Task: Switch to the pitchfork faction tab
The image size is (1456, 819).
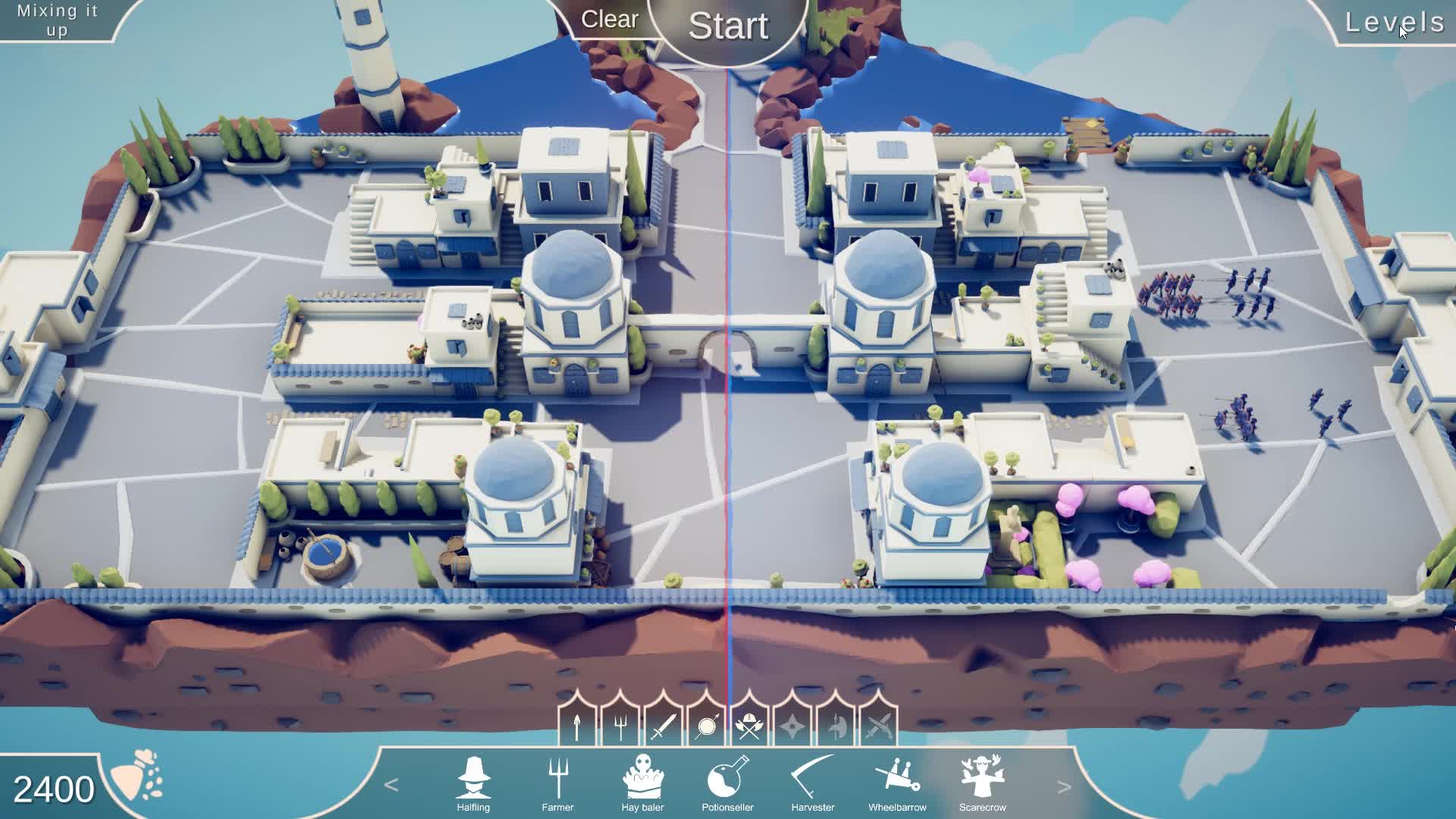Action: (x=620, y=725)
